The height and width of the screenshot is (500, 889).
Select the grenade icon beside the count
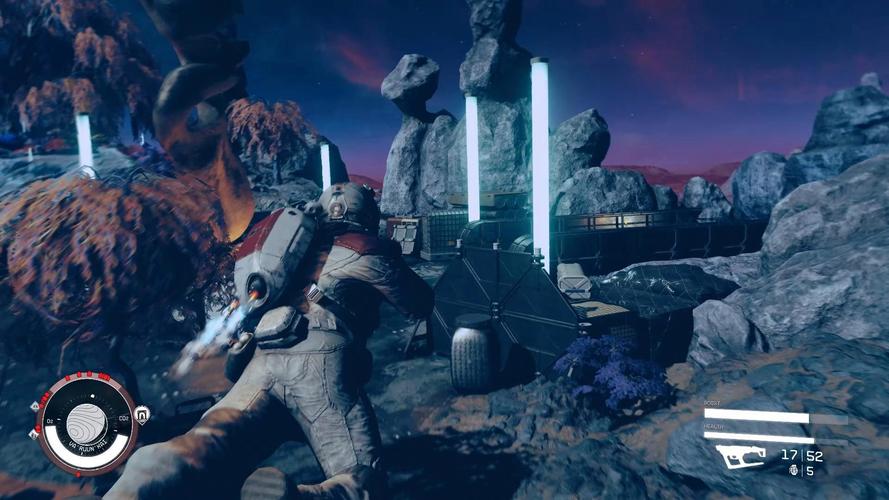[x=793, y=470]
